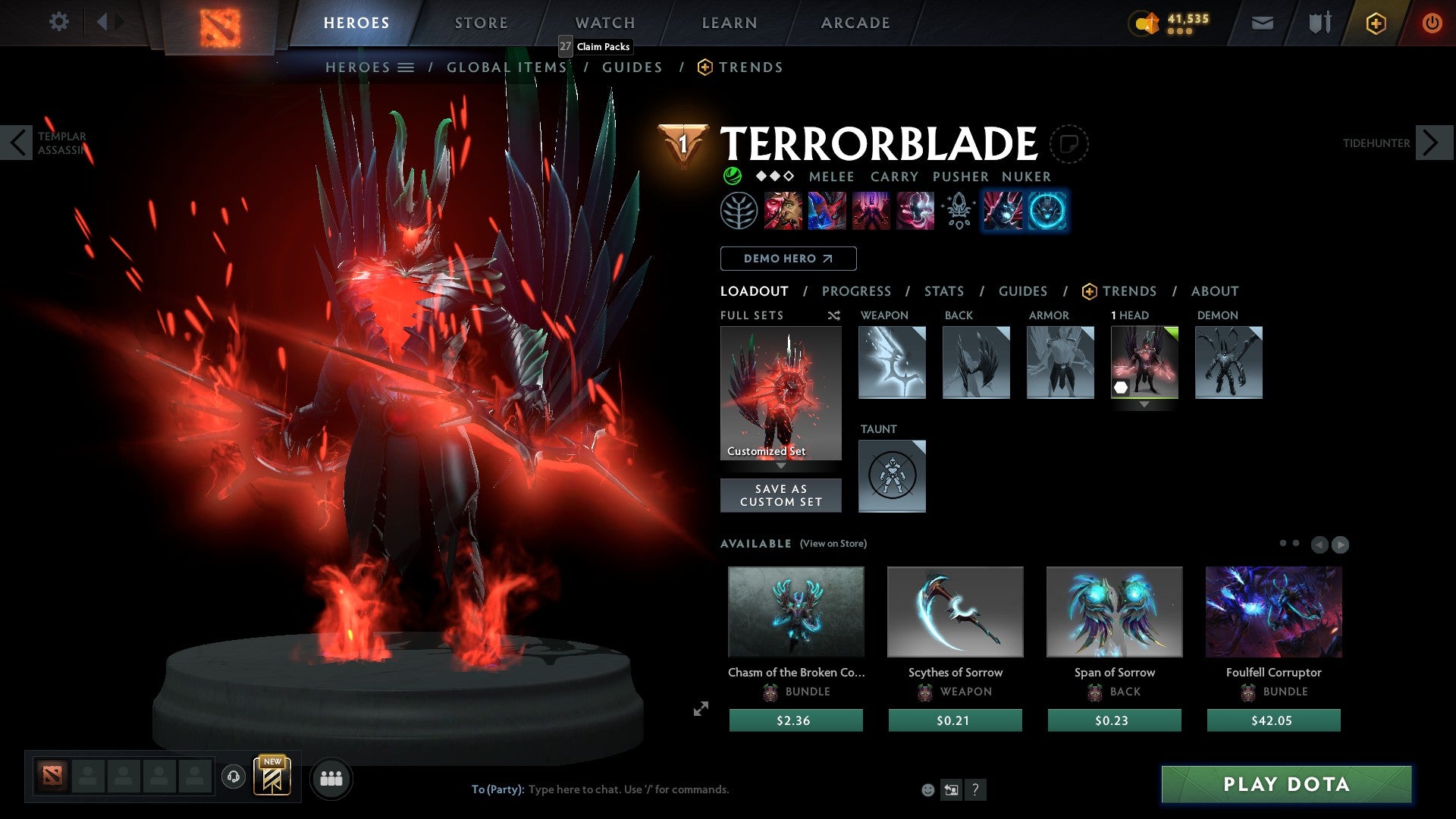The width and height of the screenshot is (1456, 819).
Task: Open the Dota Plus hexagon icon
Action: pos(1375,23)
